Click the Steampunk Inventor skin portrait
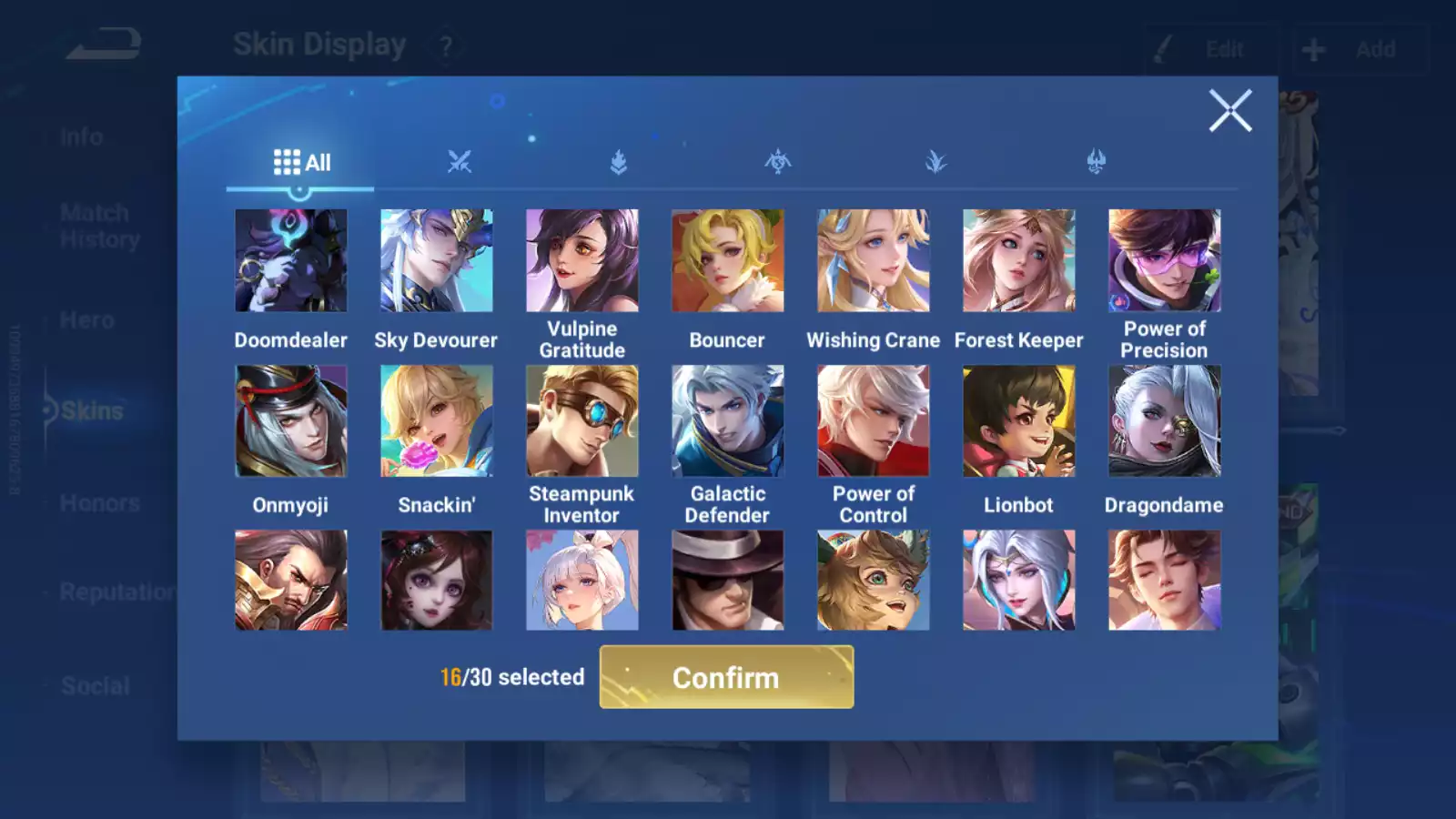The width and height of the screenshot is (1456, 819). click(582, 420)
